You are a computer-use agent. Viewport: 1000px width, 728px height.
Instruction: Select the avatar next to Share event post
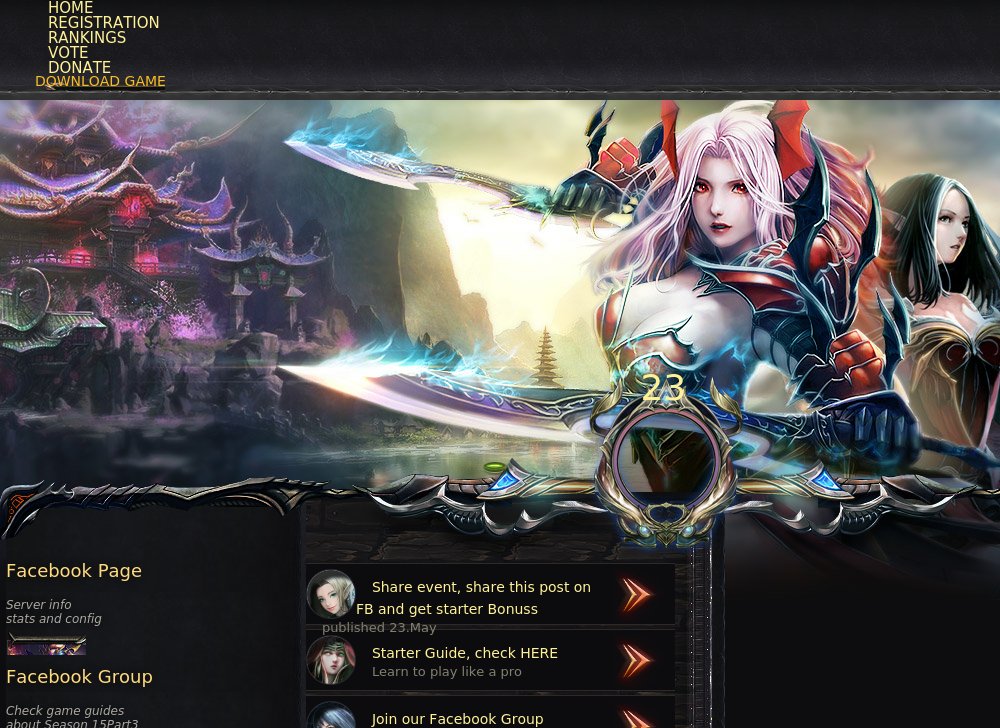pyautogui.click(x=331, y=595)
